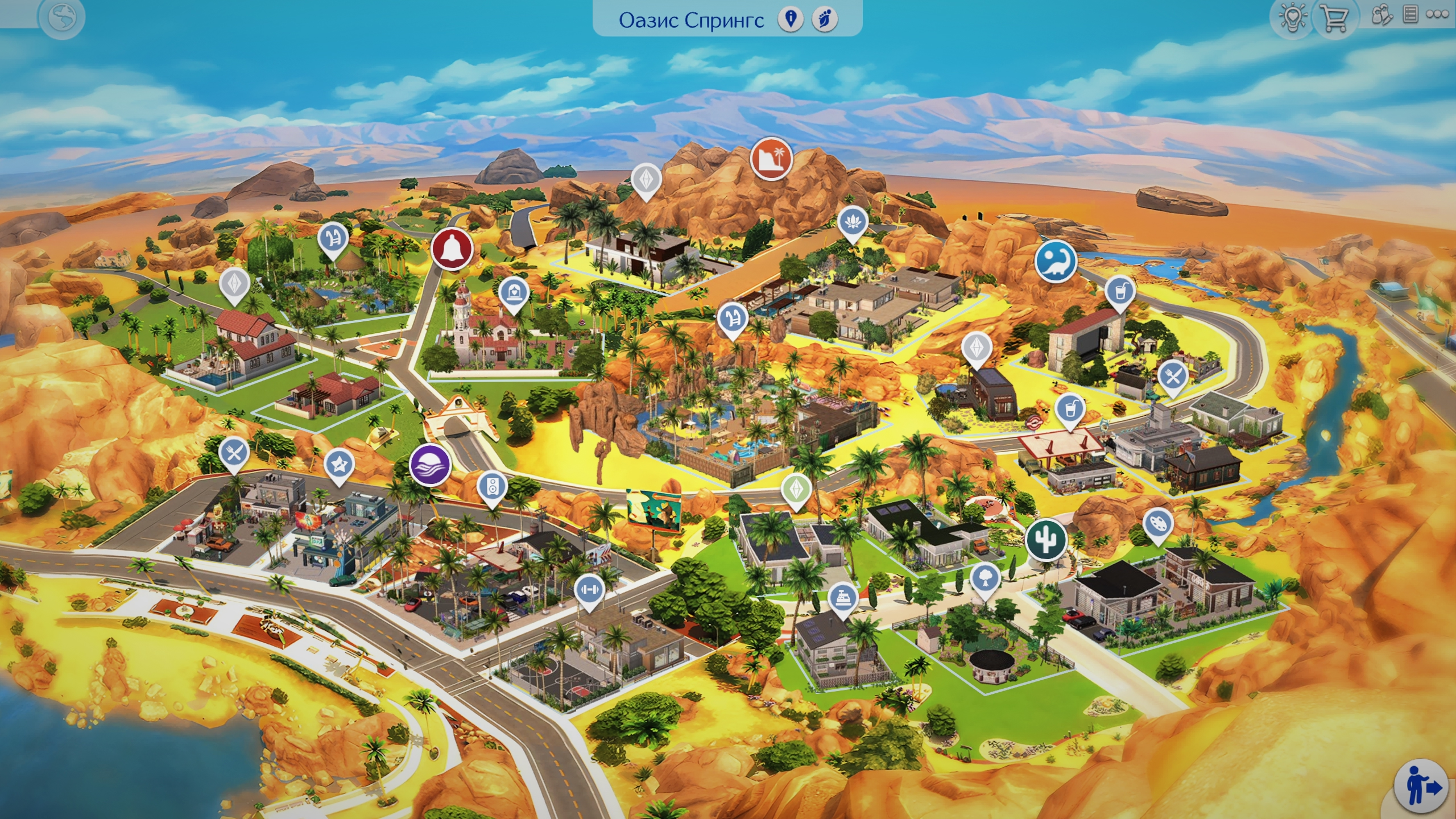Open the world selection globe button
The height and width of the screenshot is (819, 1456).
[x=61, y=18]
